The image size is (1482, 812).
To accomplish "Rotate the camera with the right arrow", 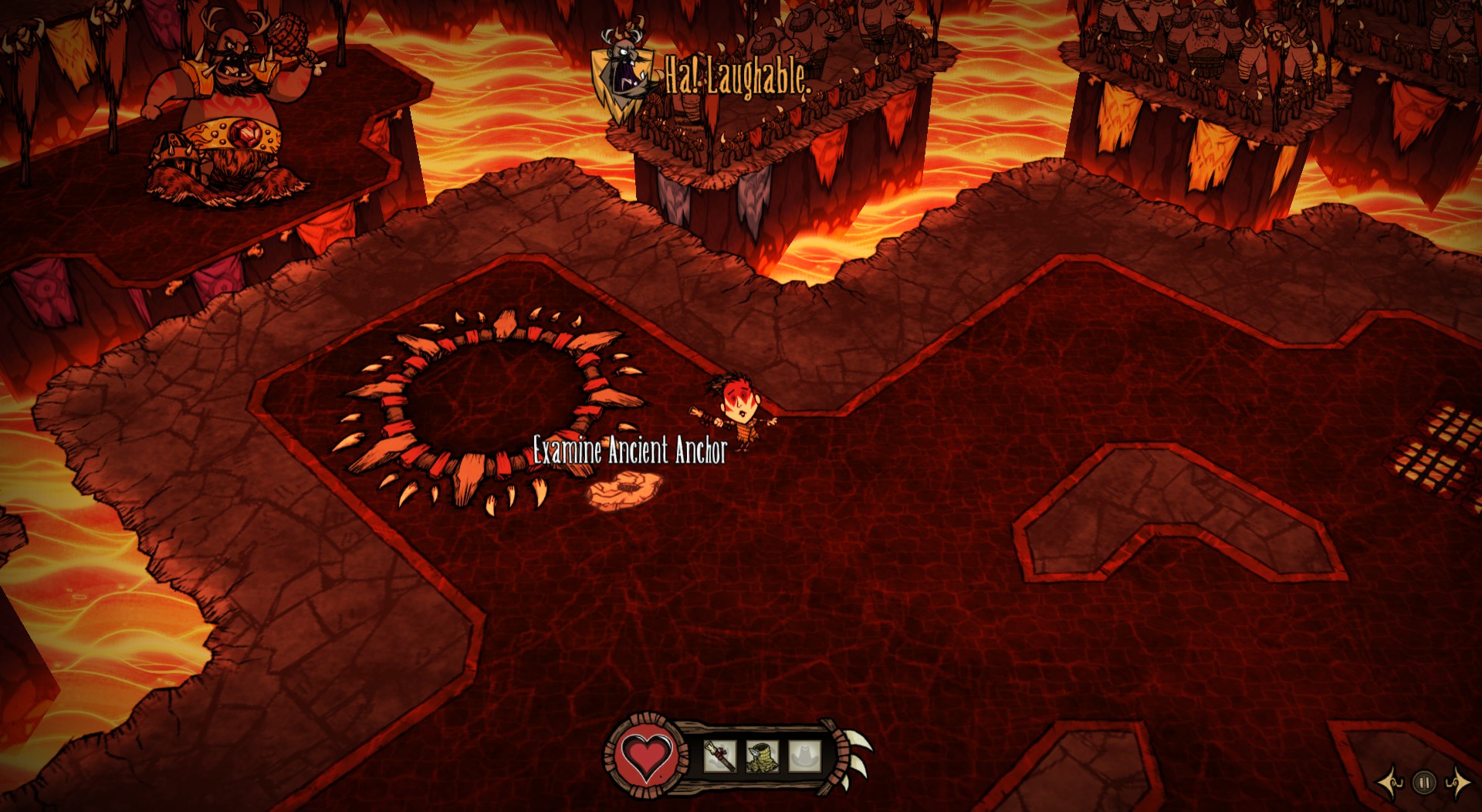I will pyautogui.click(x=1457, y=783).
